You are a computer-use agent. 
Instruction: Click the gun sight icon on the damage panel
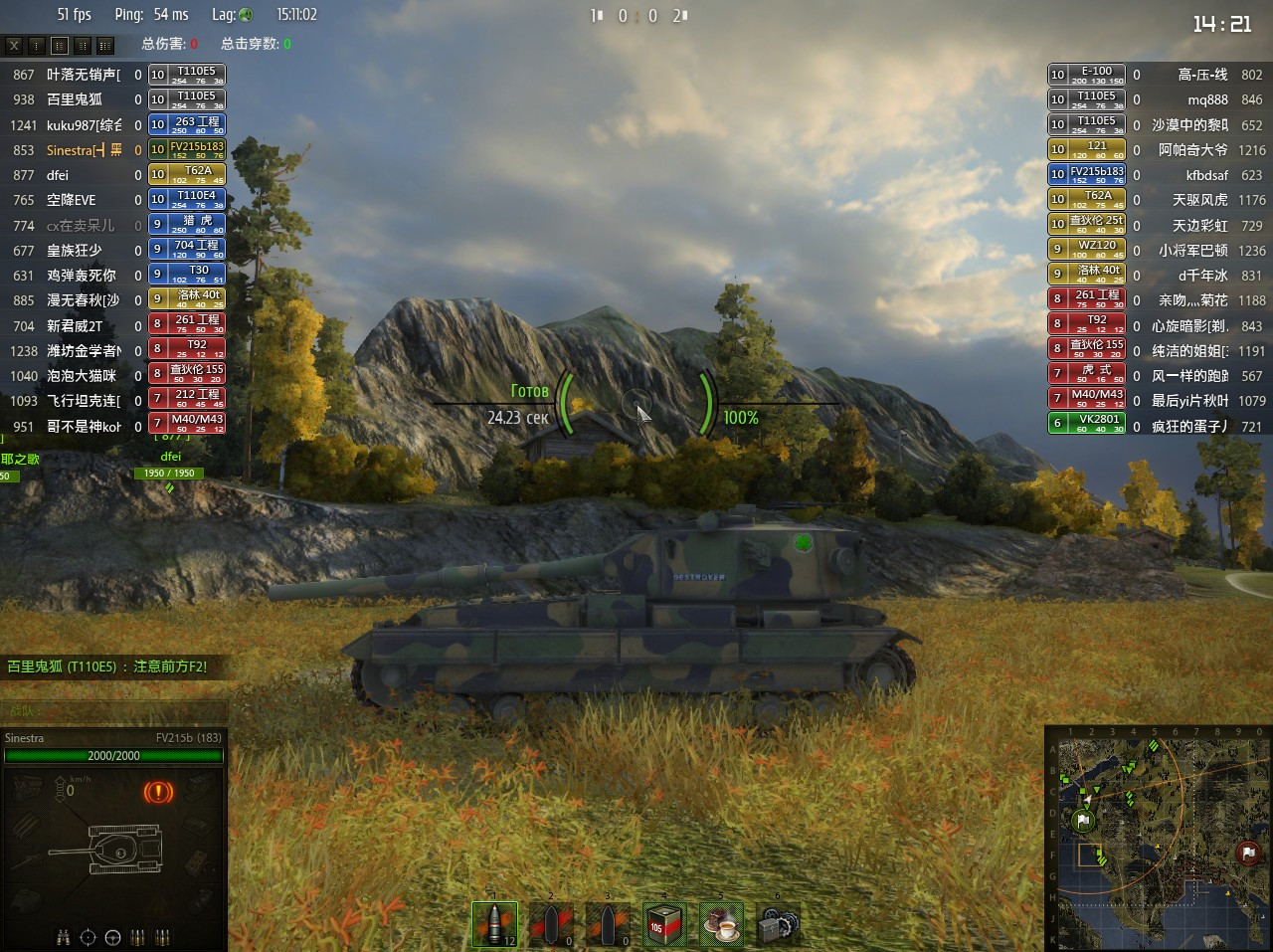point(88,936)
